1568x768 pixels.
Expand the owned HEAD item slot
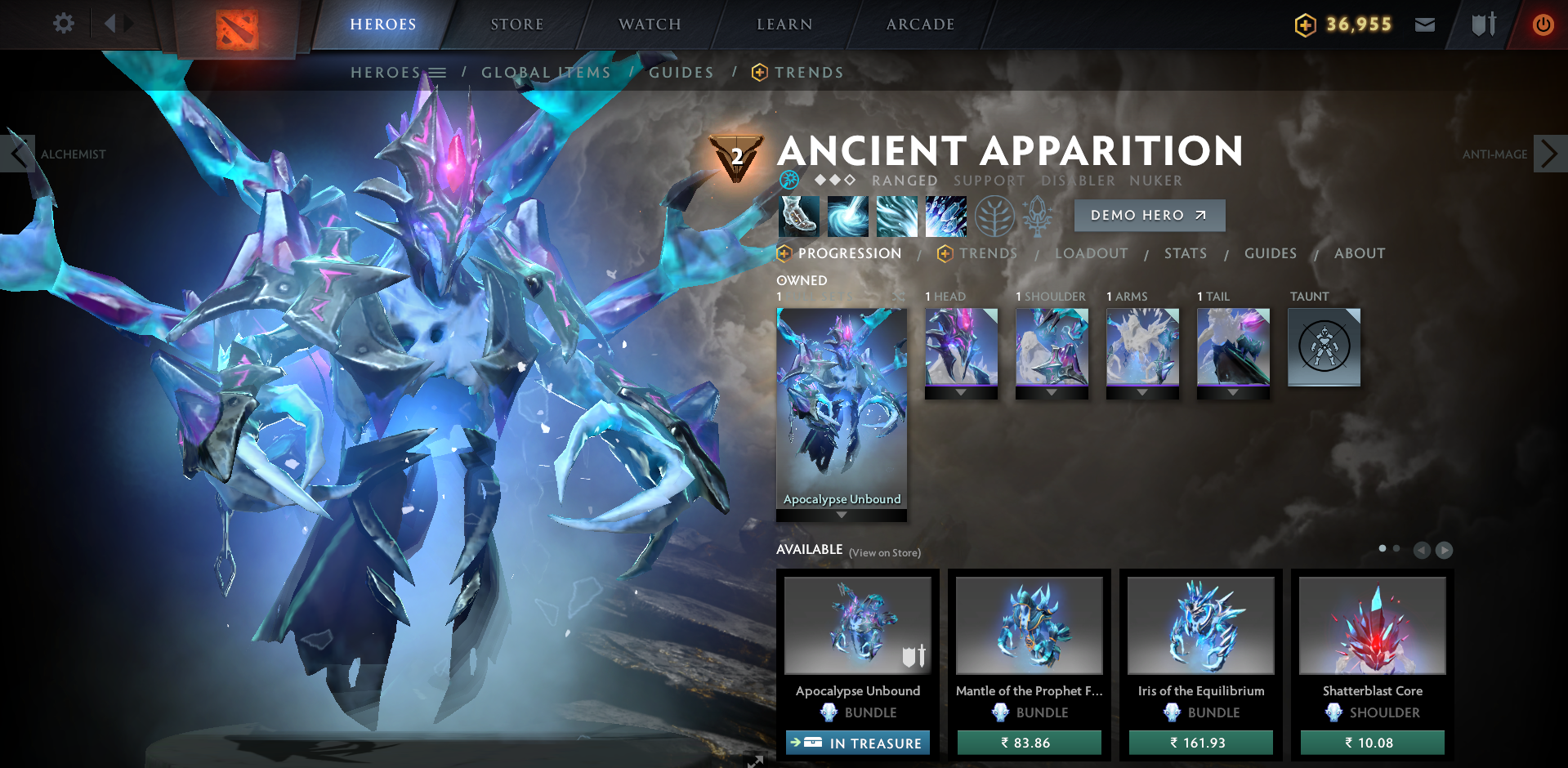coord(961,391)
